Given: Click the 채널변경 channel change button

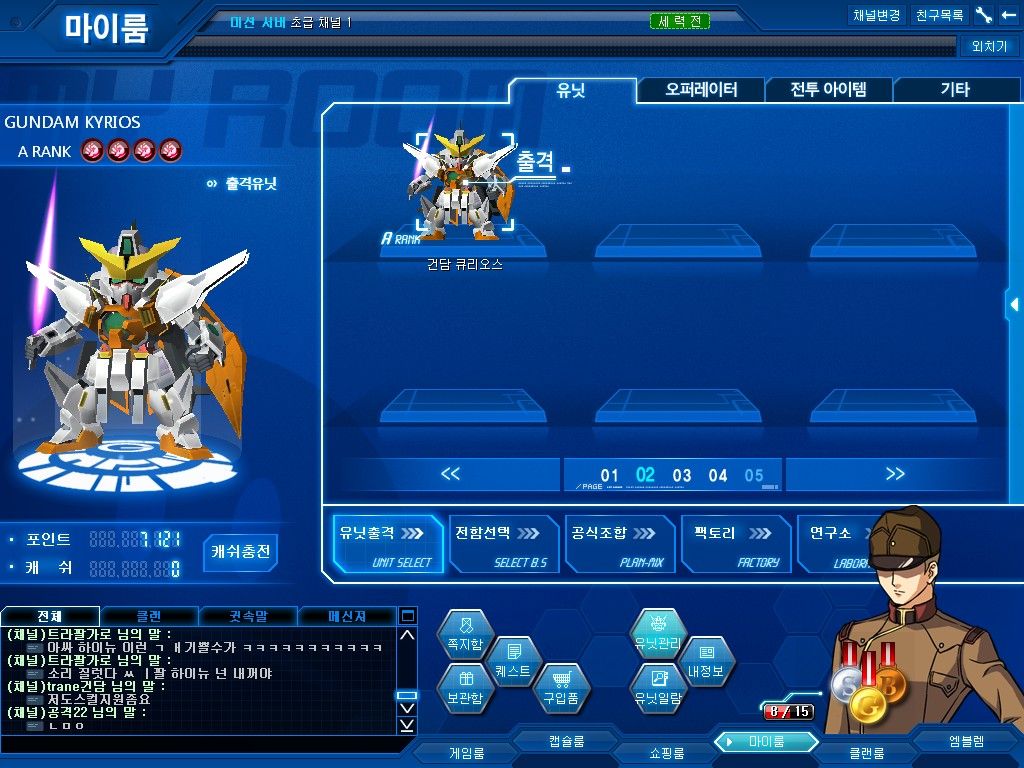Looking at the screenshot, I should (877, 15).
